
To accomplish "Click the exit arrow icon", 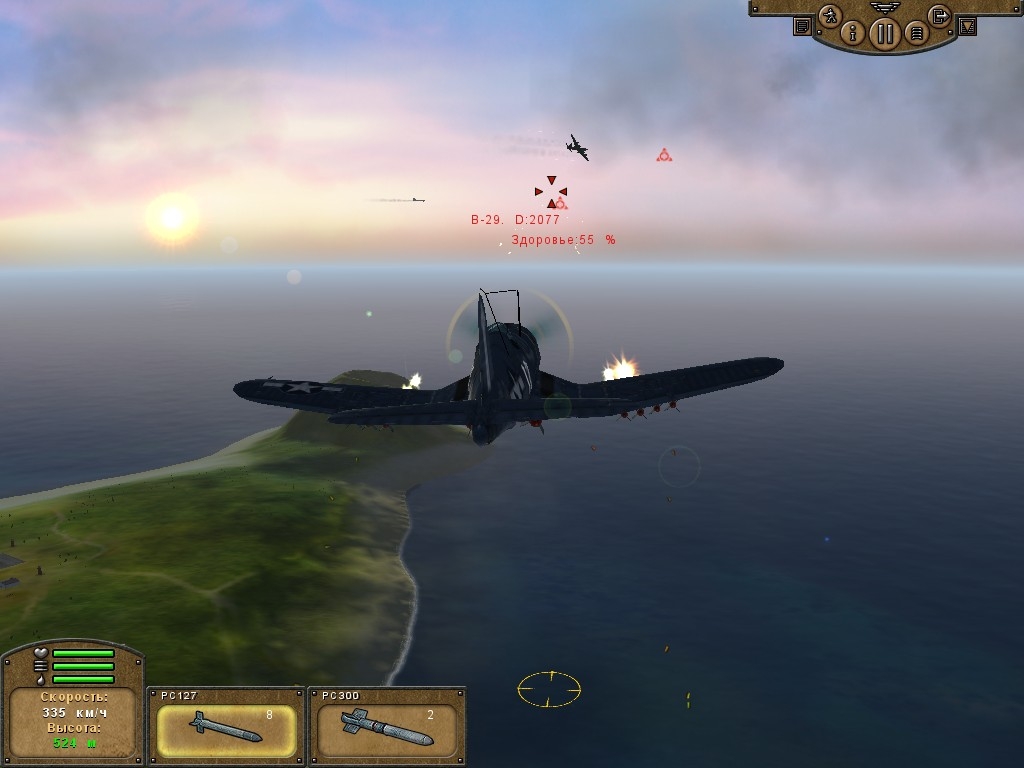I will (x=939, y=15).
